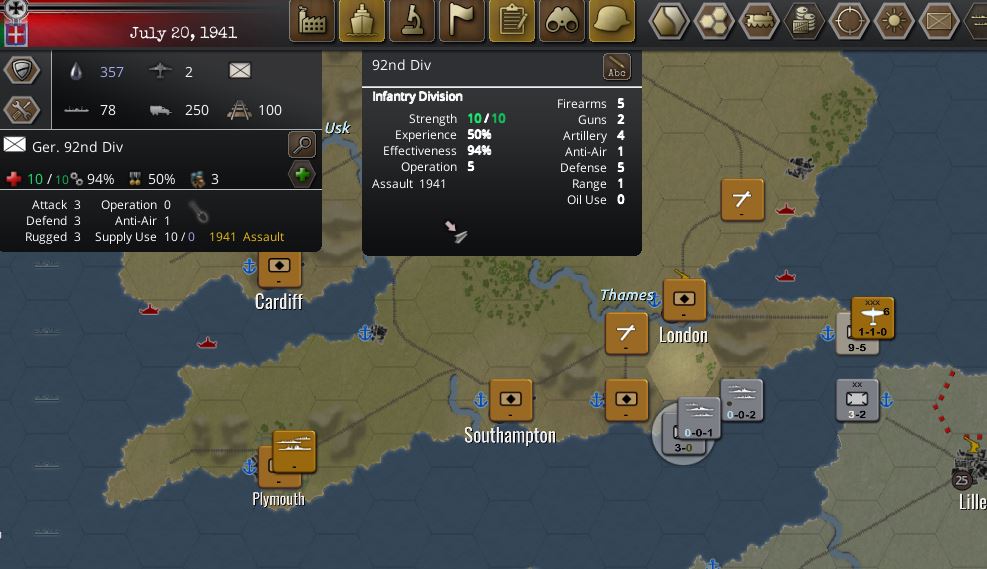This screenshot has height=569, width=987.
Task: Click the helmet units toolbar button
Action: pyautogui.click(x=612, y=21)
